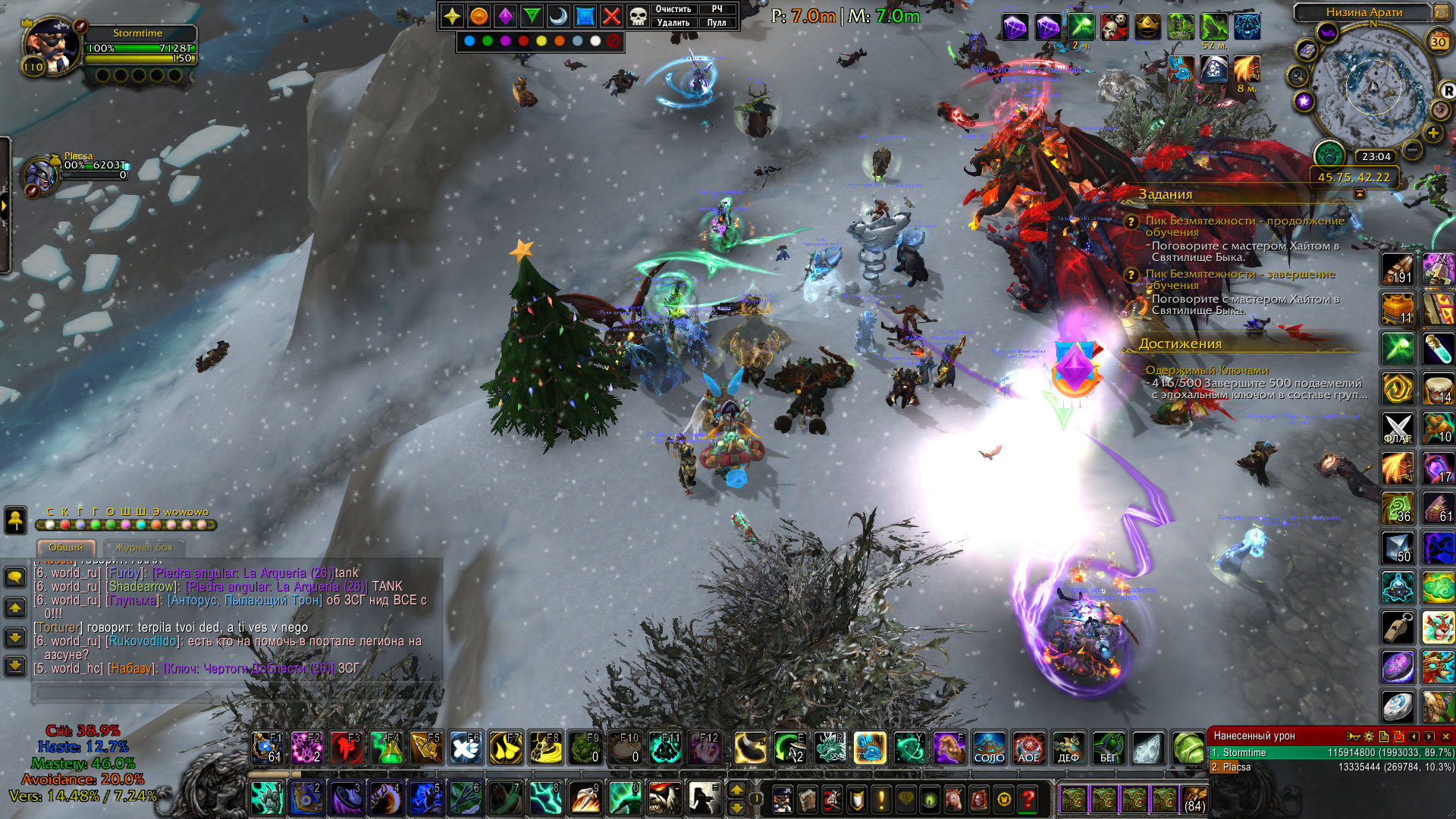Close the Нанесенный урон damage meter window
1456x819 pixels.
(1445, 736)
